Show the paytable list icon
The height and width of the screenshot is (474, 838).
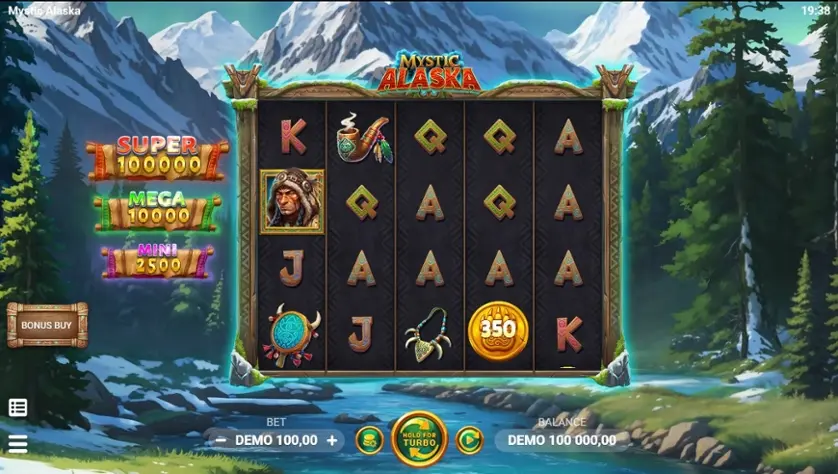(18, 407)
